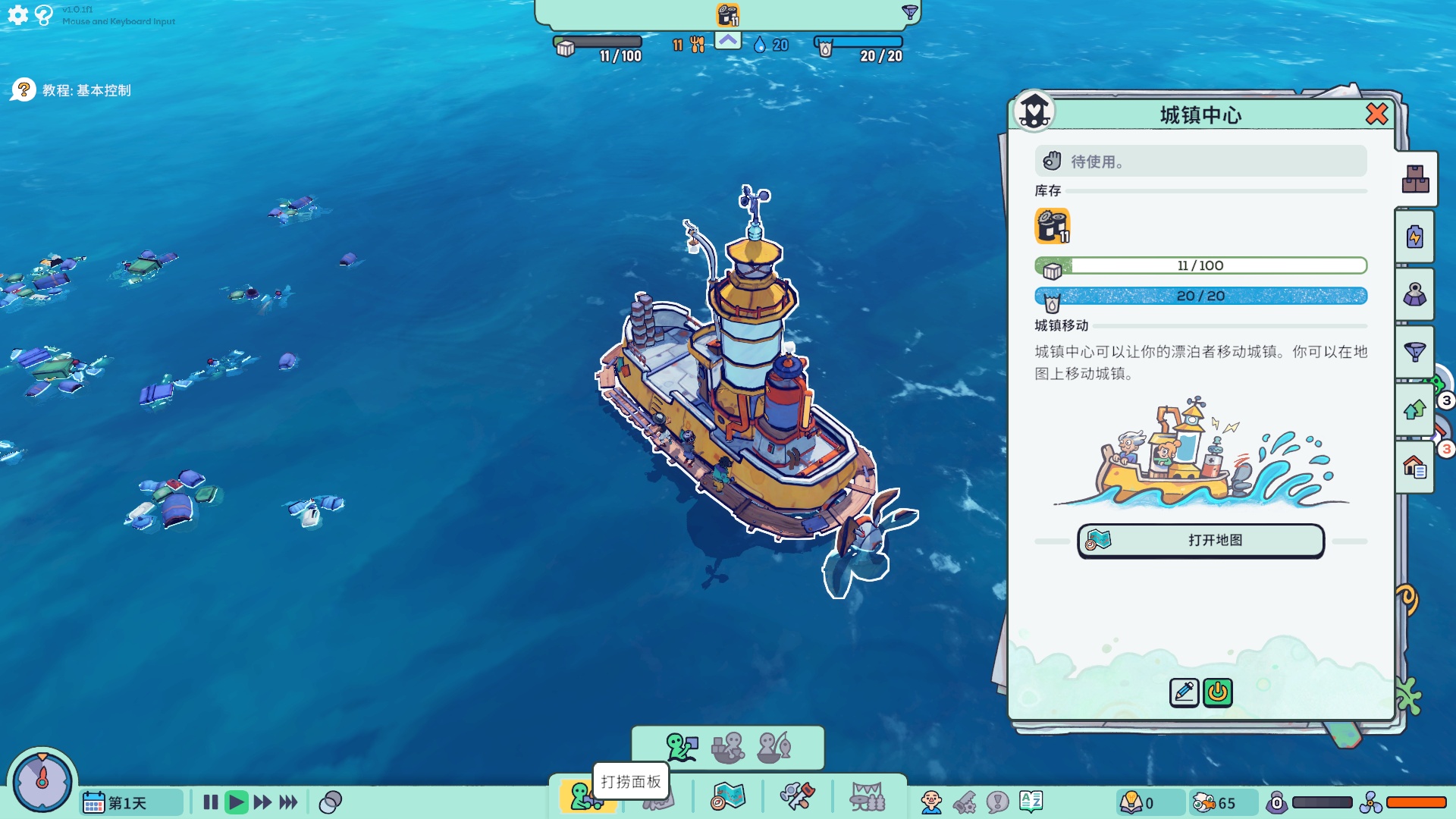This screenshot has height=819, width=1456.
Task: Set triple fast-forward speed
Action: pyautogui.click(x=288, y=802)
